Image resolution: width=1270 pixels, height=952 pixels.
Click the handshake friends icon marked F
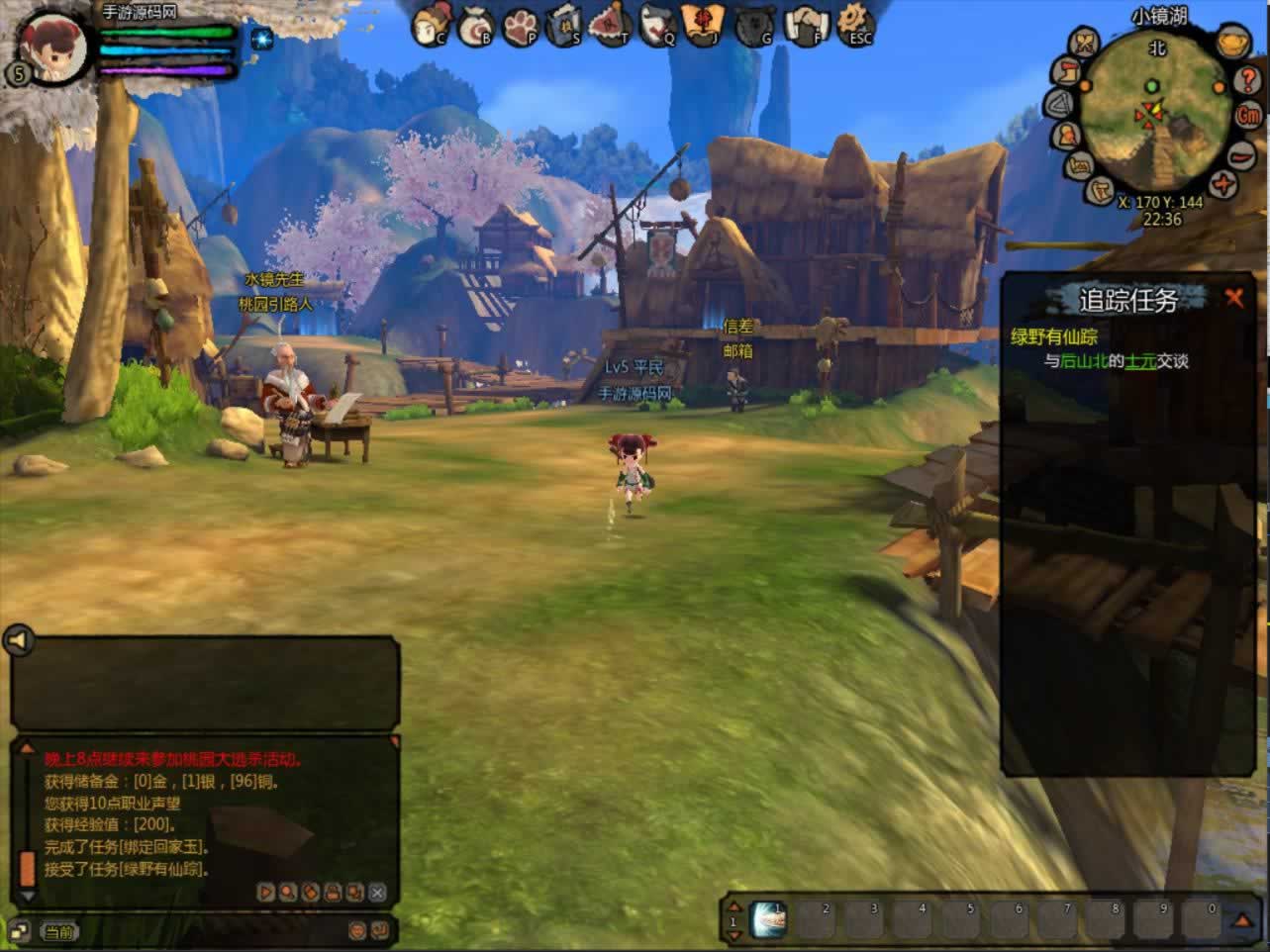tap(807, 26)
